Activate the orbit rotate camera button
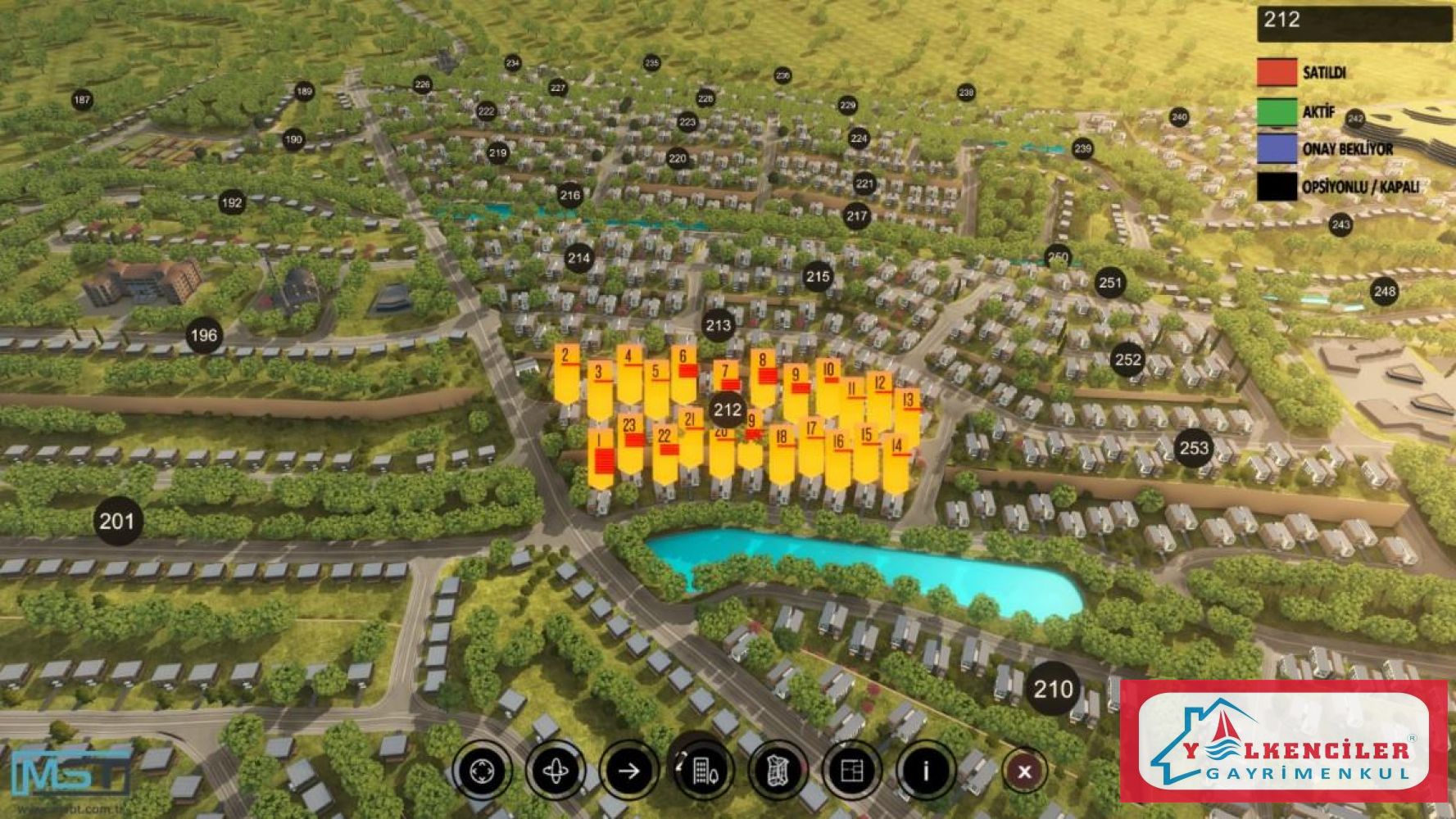 coord(556,771)
